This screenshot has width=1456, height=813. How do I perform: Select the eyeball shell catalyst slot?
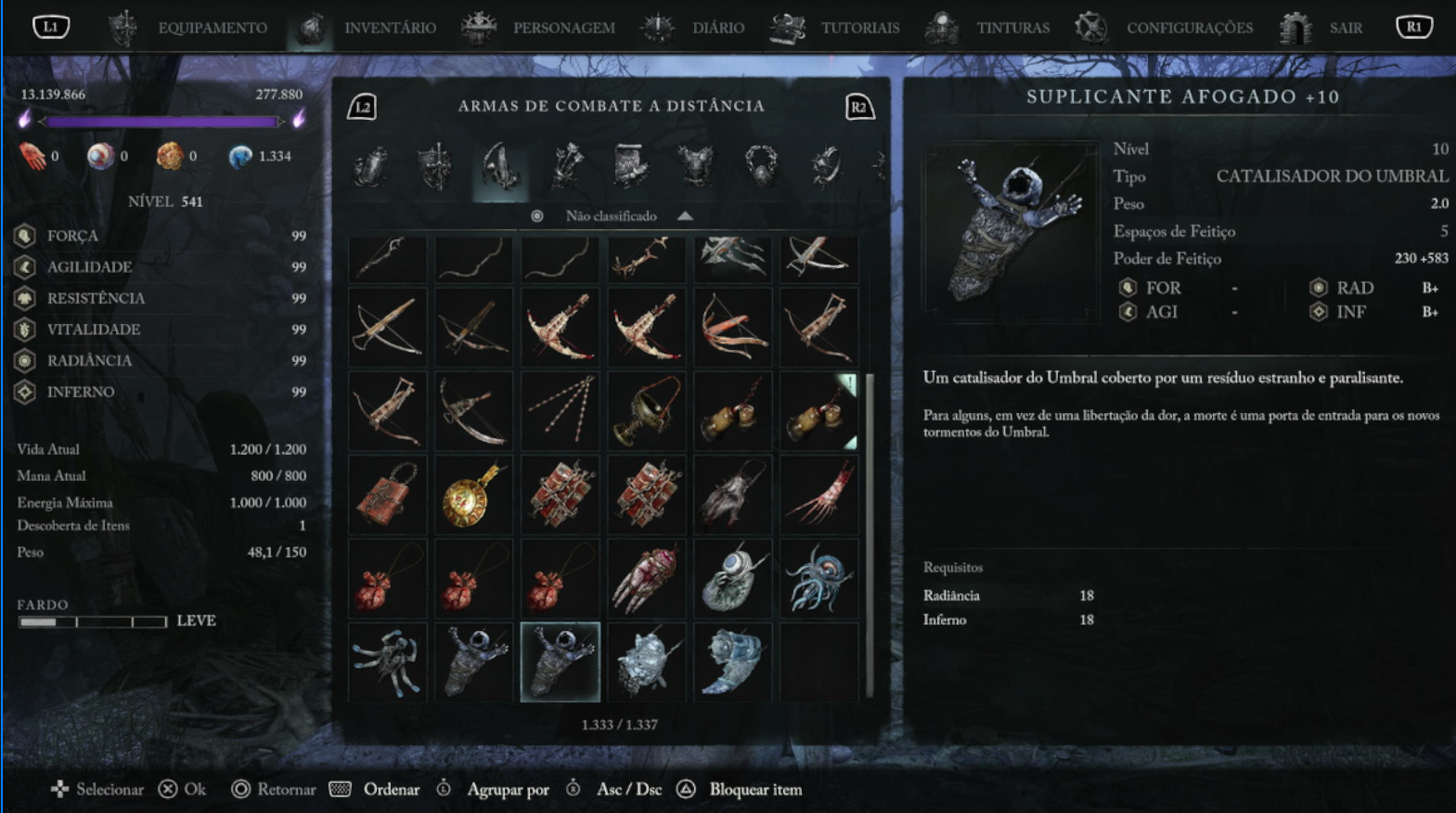733,579
